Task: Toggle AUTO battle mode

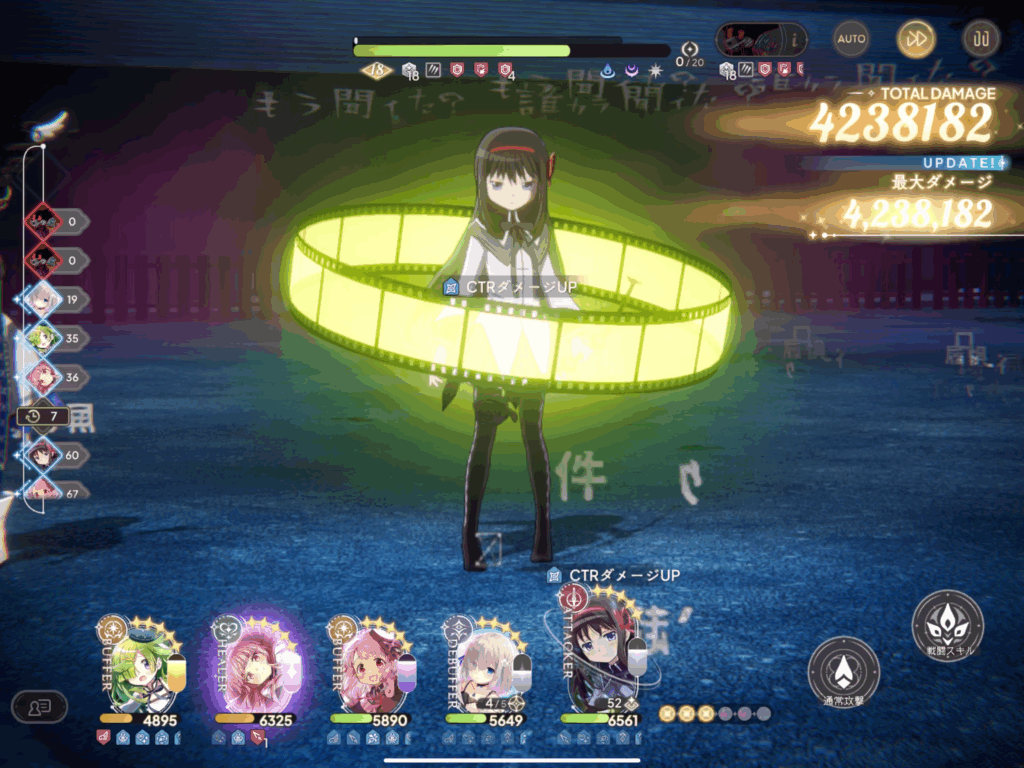Action: tap(851, 39)
